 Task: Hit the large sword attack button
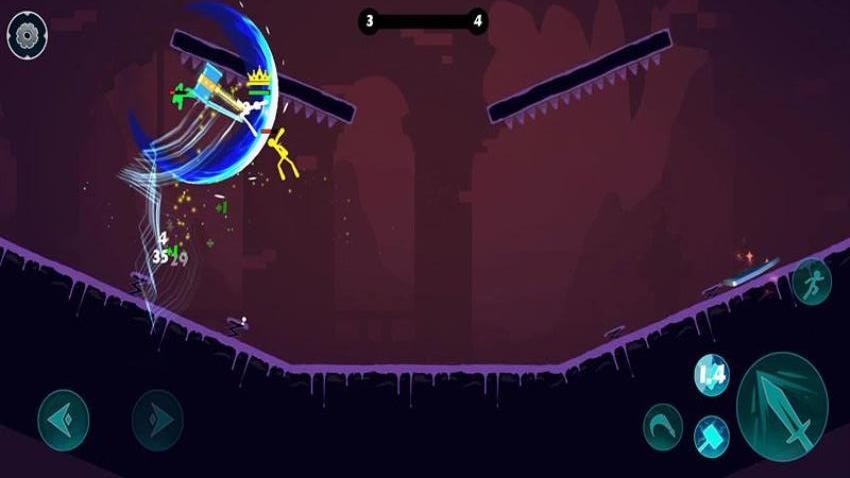782,407
